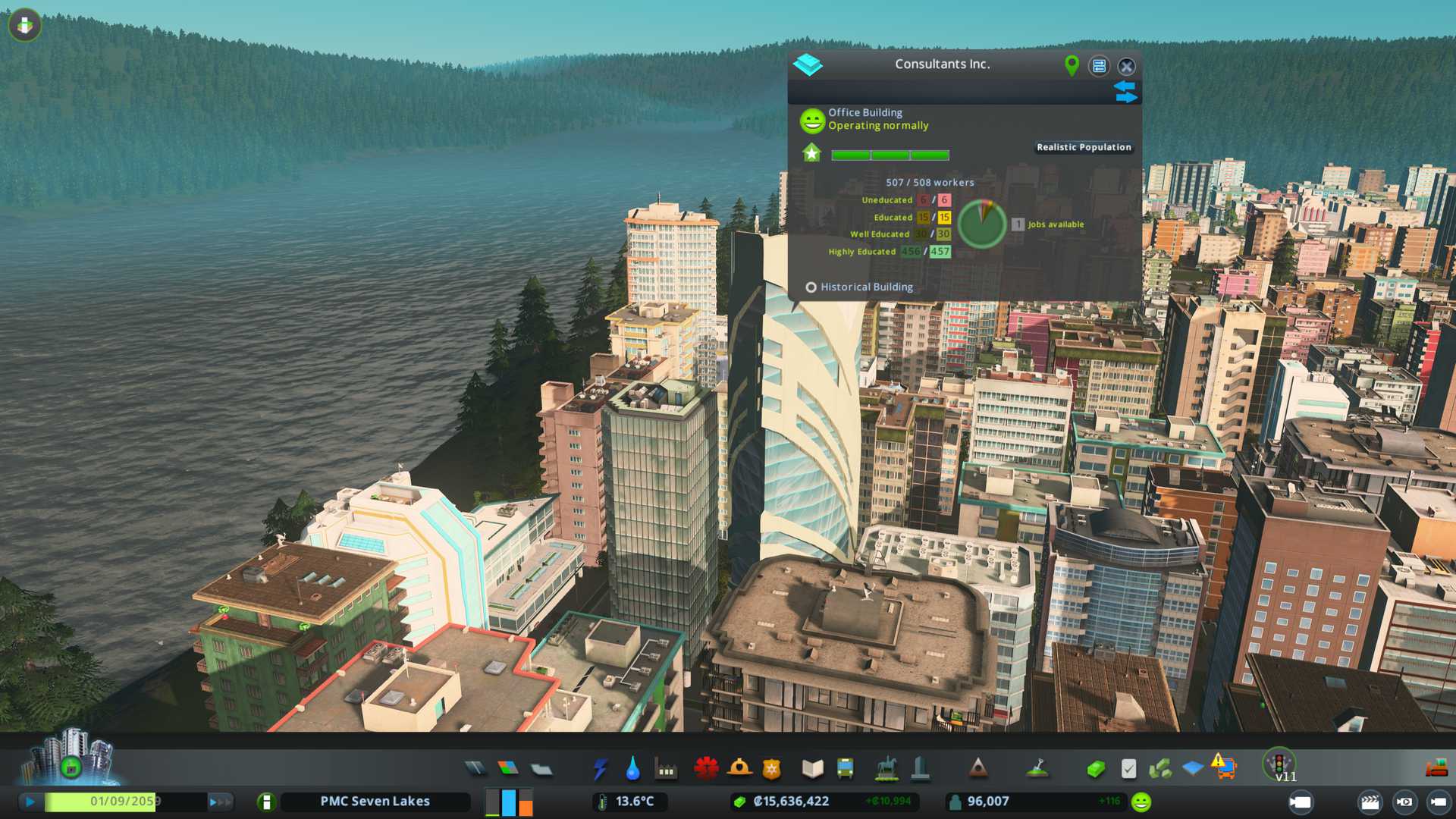Open the healthcare red cross menu
The width and height of the screenshot is (1456, 819).
[706, 769]
